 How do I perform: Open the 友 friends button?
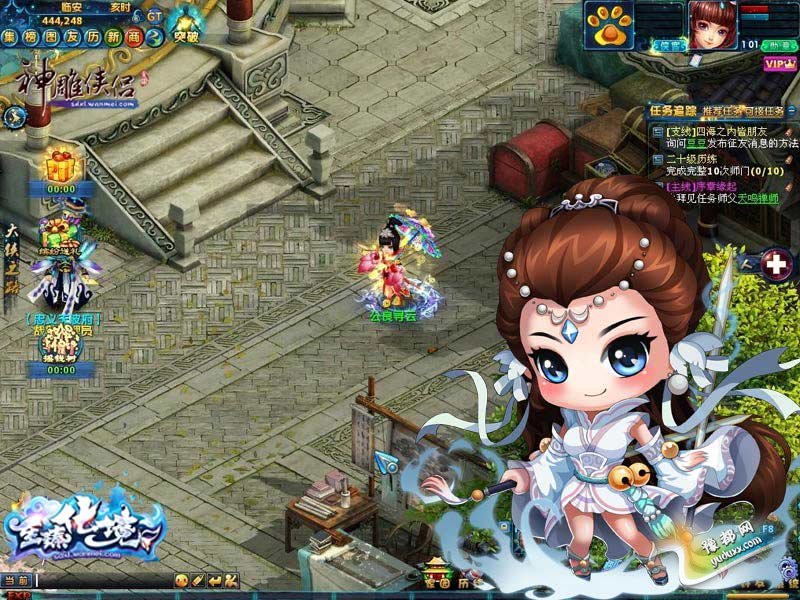(x=72, y=37)
